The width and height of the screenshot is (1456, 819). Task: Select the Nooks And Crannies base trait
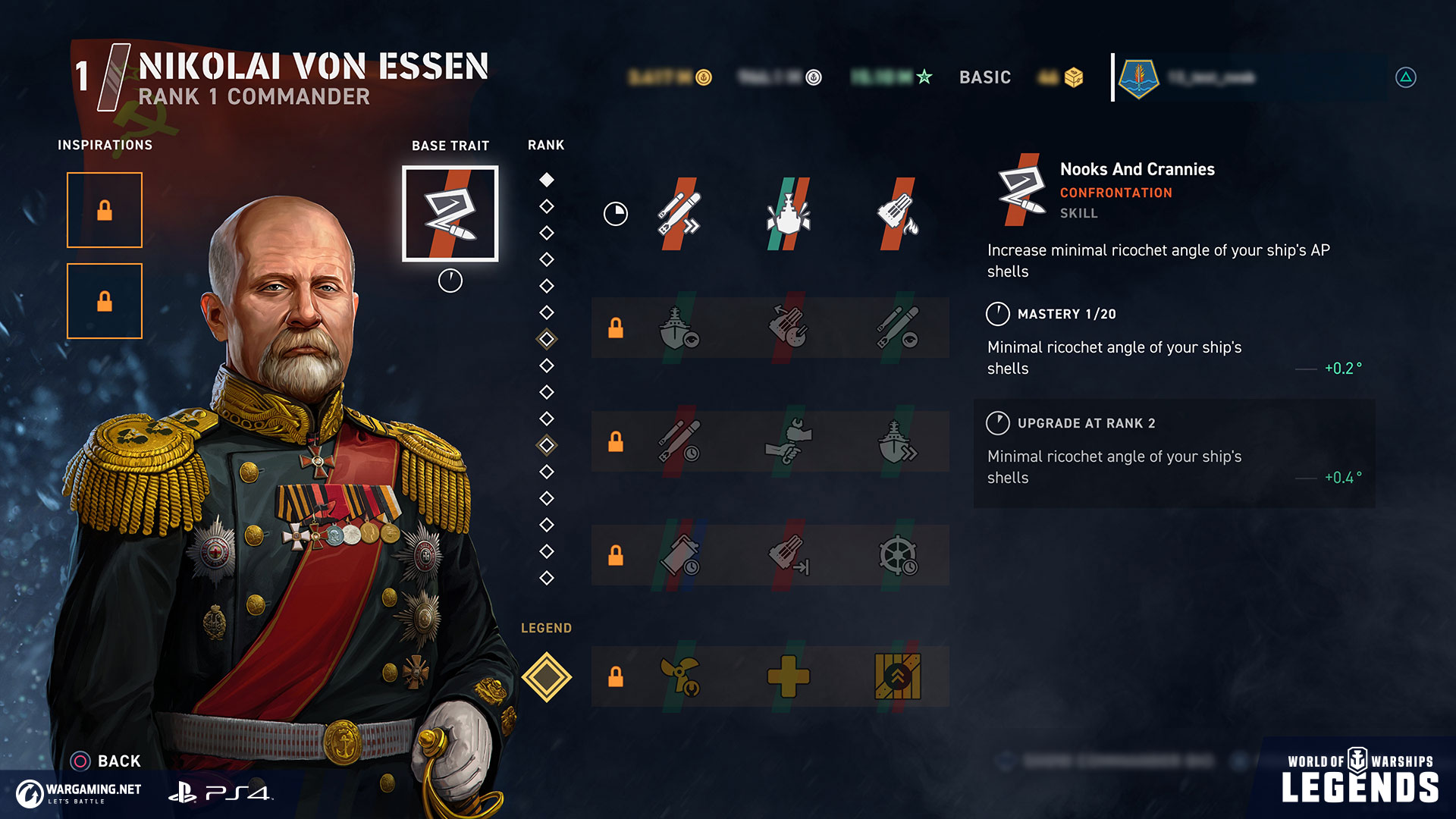point(450,214)
